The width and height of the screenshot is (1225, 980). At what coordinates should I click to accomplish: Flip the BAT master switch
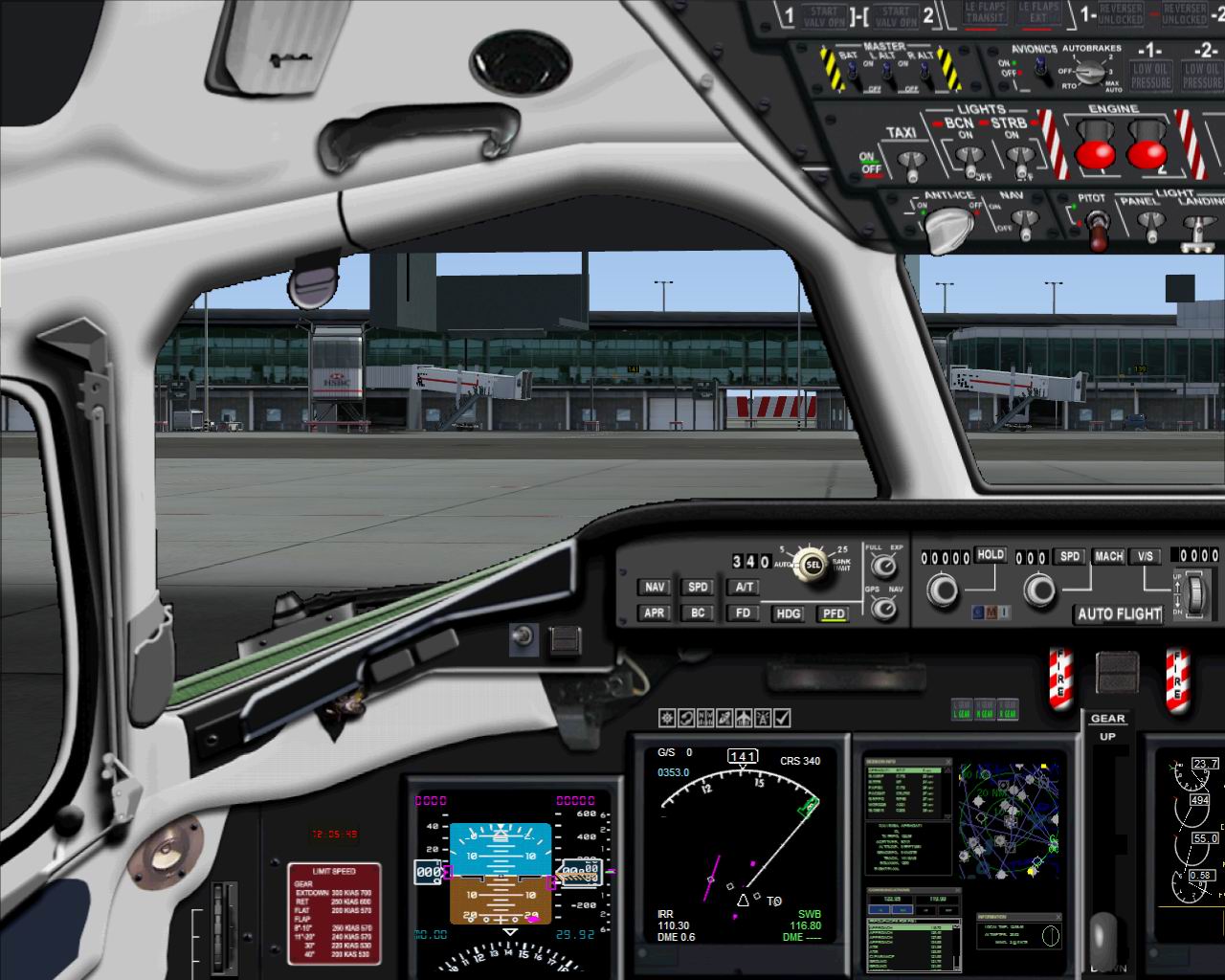click(x=851, y=72)
